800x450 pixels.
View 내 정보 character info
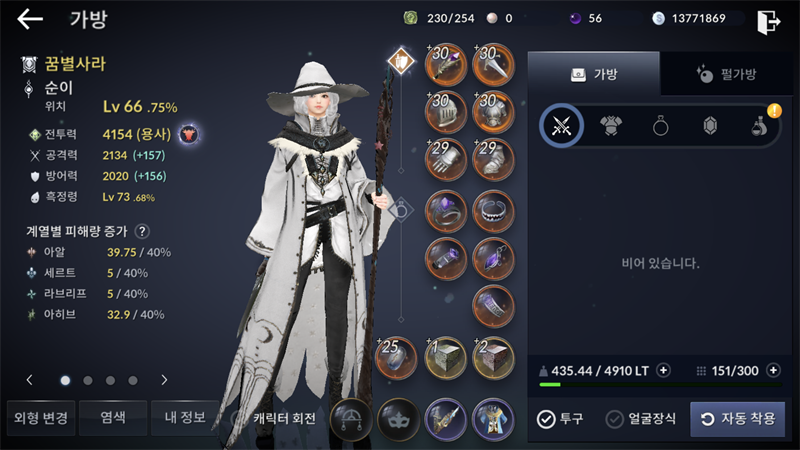(x=178, y=417)
